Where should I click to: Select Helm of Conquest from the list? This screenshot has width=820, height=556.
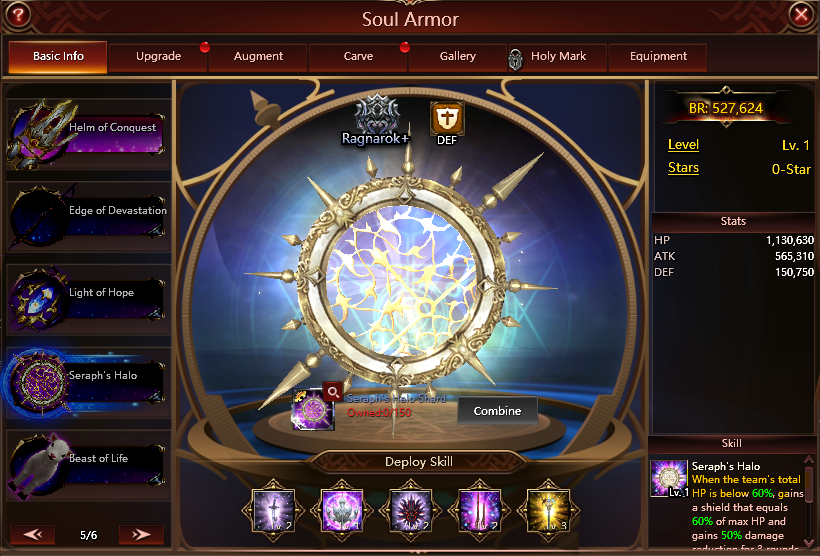[88, 134]
